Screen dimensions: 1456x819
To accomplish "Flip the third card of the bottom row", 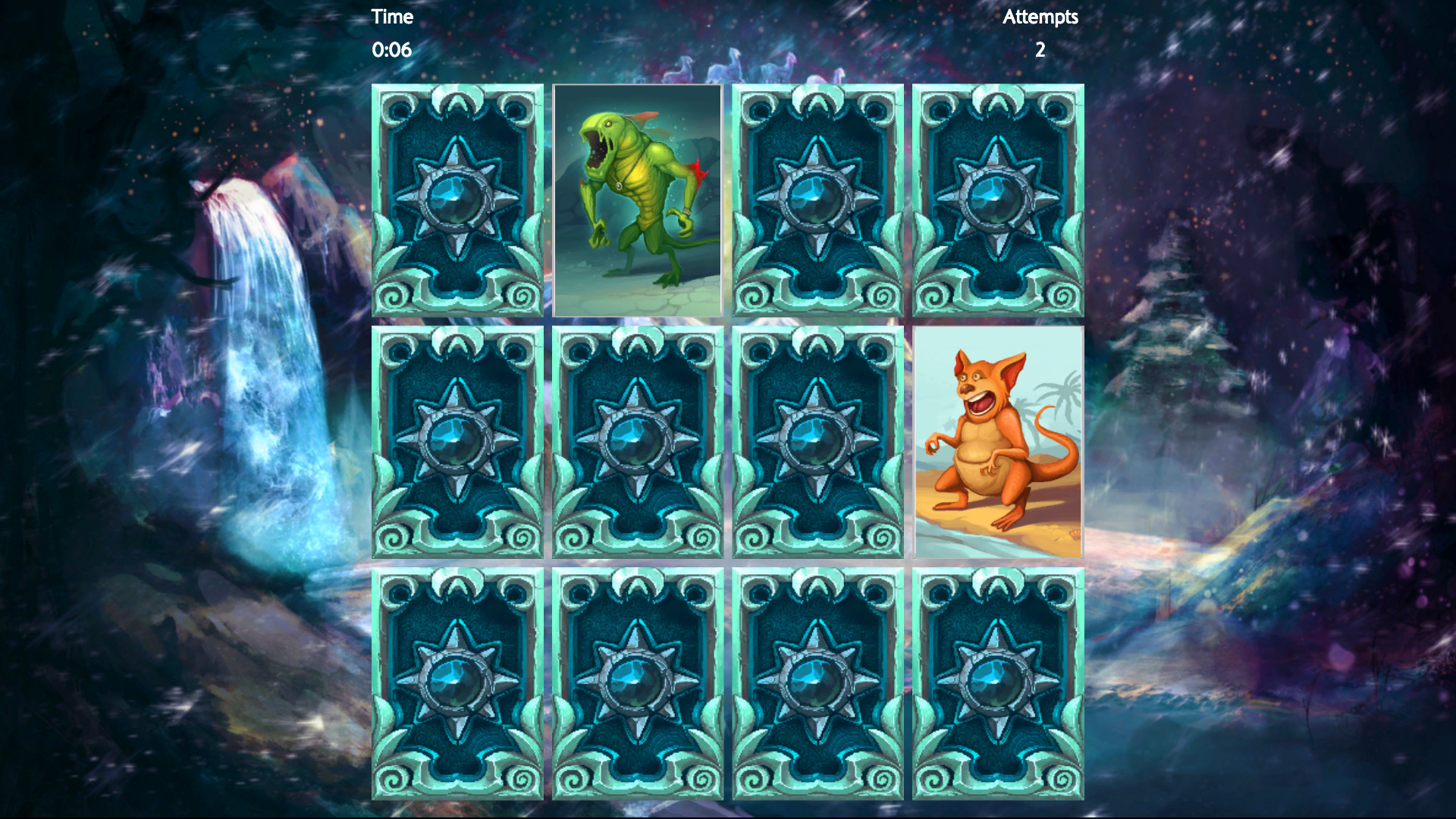I will coord(817,686).
